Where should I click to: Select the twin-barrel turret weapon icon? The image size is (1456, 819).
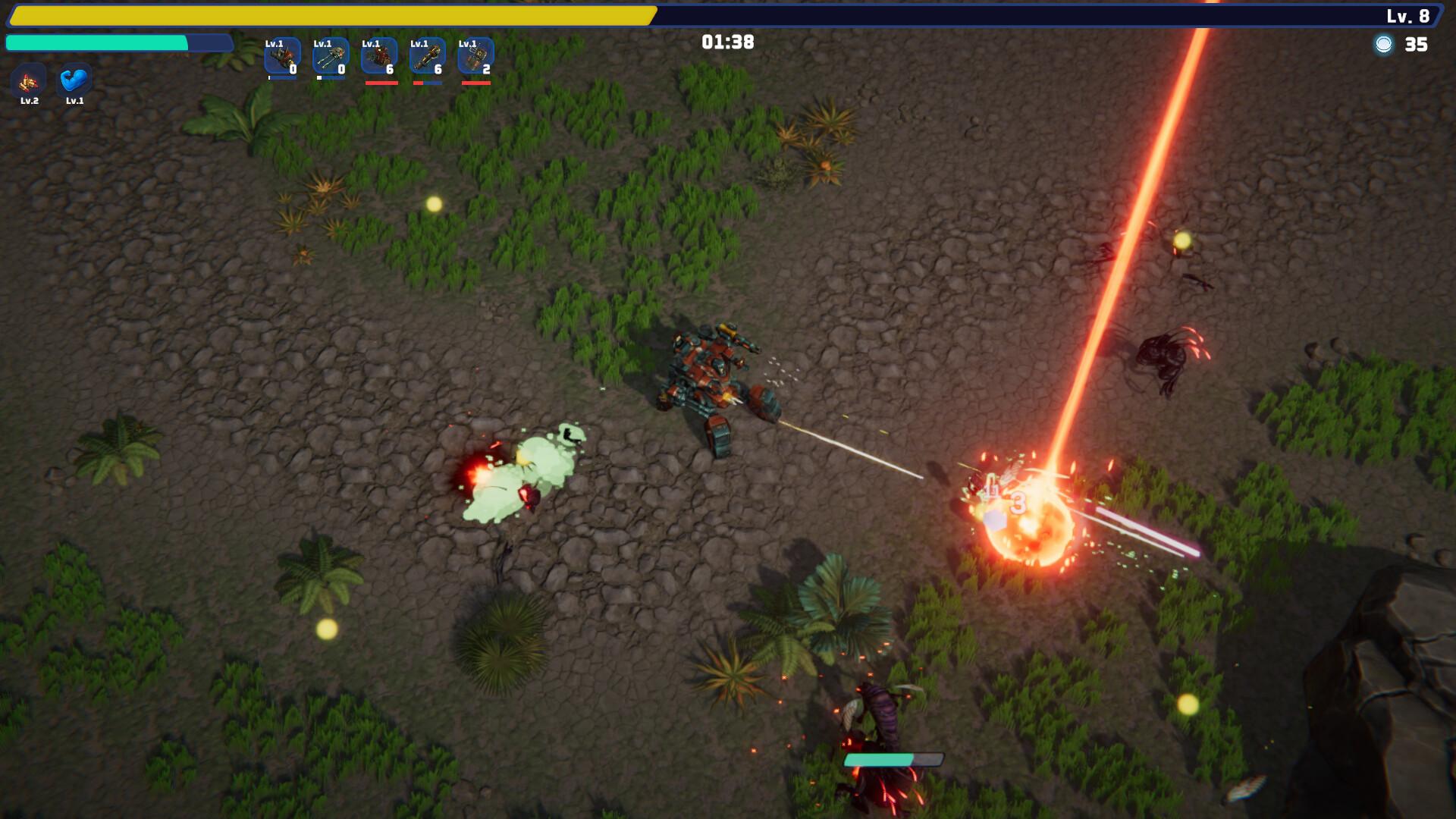331,56
